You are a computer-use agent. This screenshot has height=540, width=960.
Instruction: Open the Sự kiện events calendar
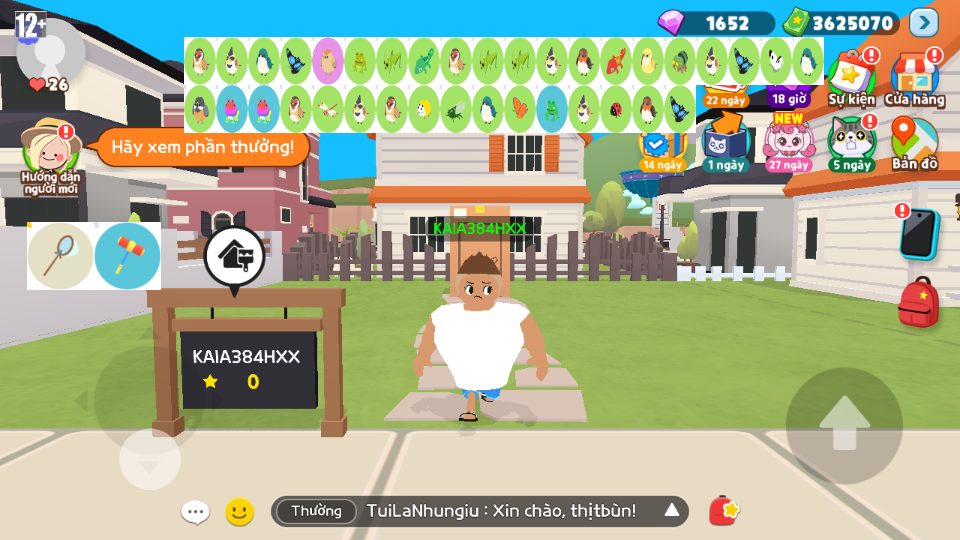[x=851, y=78]
